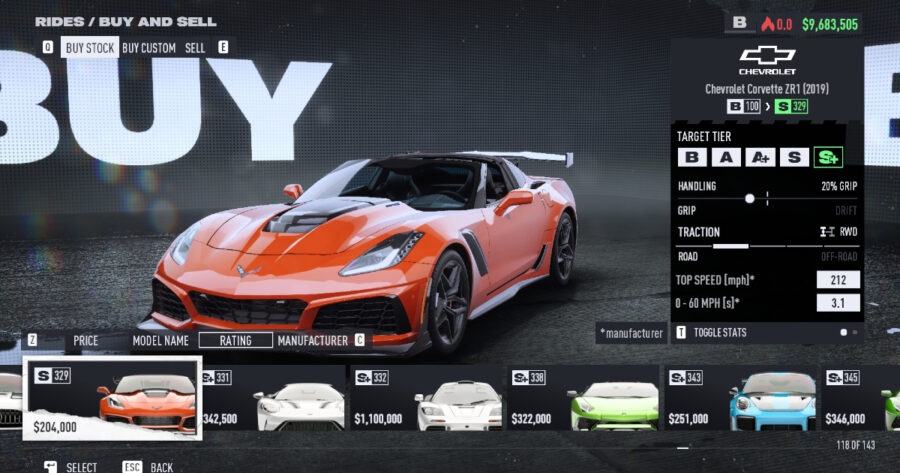Sort the car list by Price

coord(86,340)
